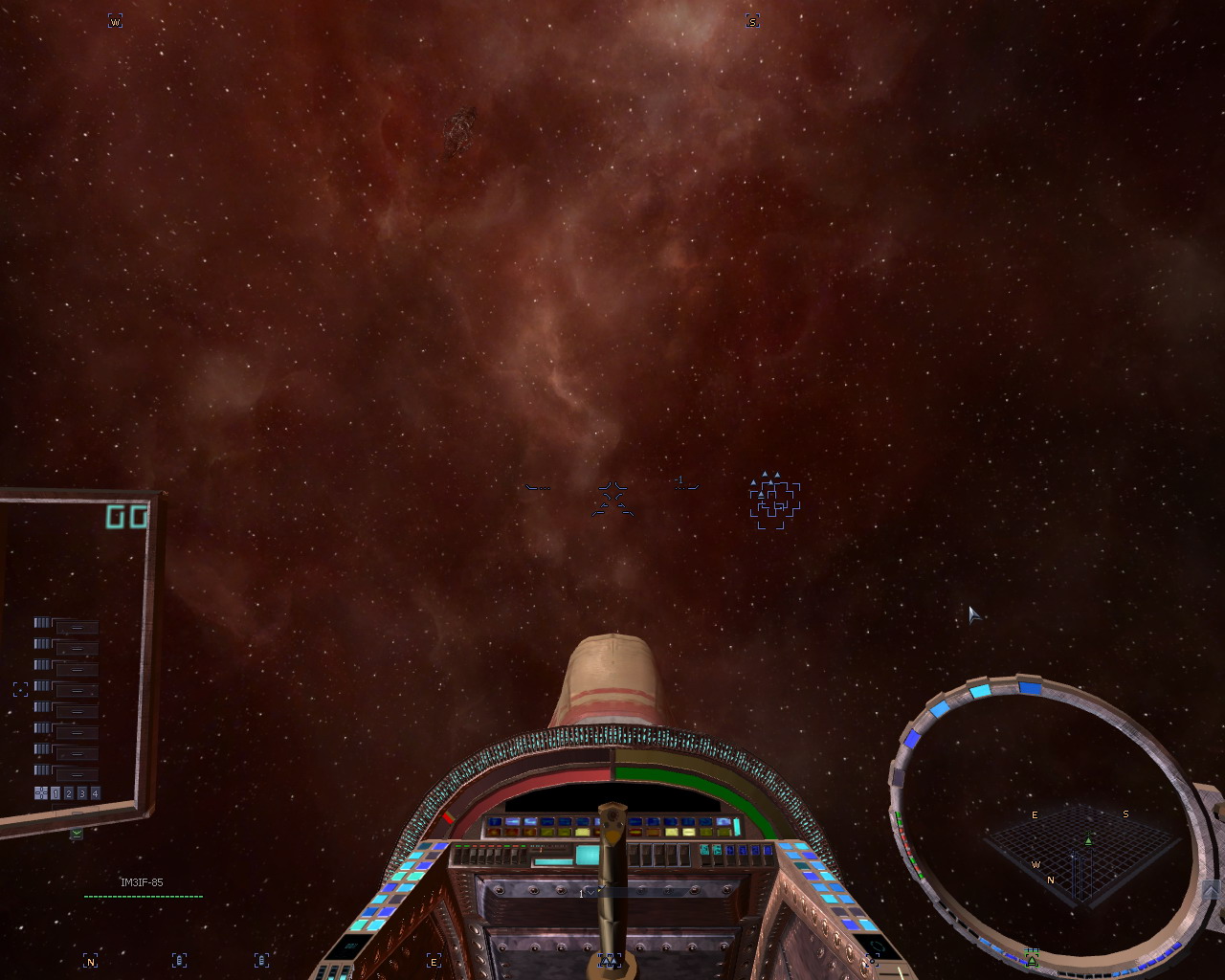Image resolution: width=1225 pixels, height=980 pixels.
Task: Select the bracketed target cluster near screen center
Action: click(x=774, y=501)
